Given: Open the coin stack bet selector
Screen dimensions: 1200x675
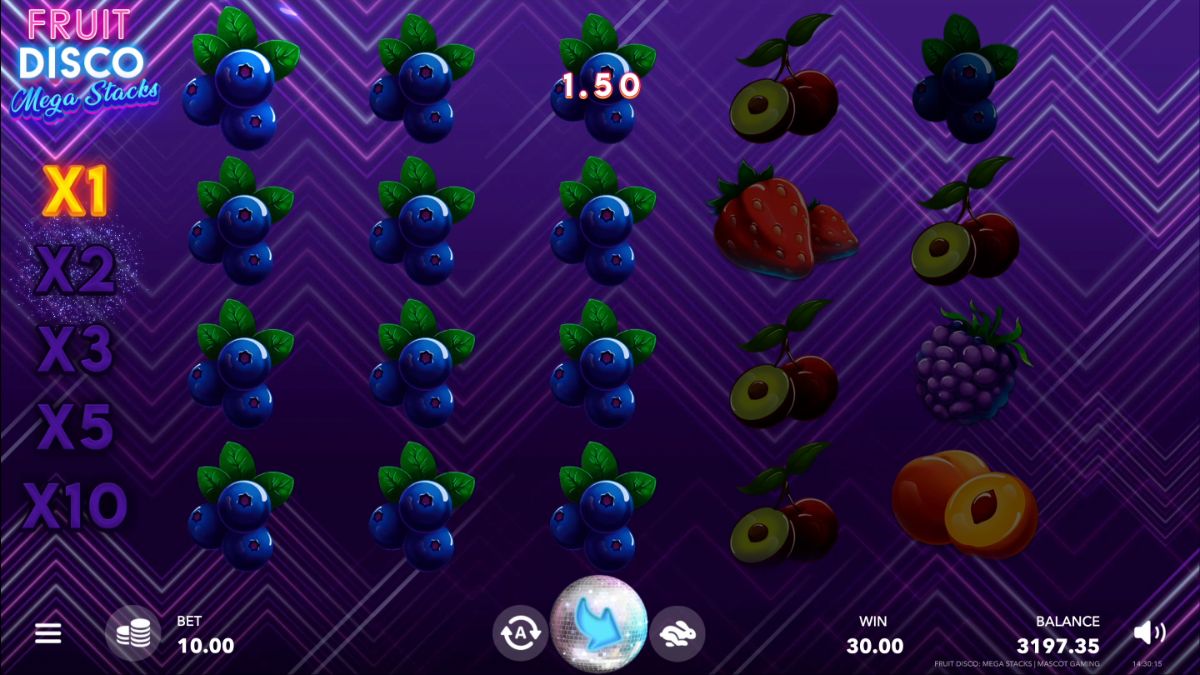Looking at the screenshot, I should [133, 633].
